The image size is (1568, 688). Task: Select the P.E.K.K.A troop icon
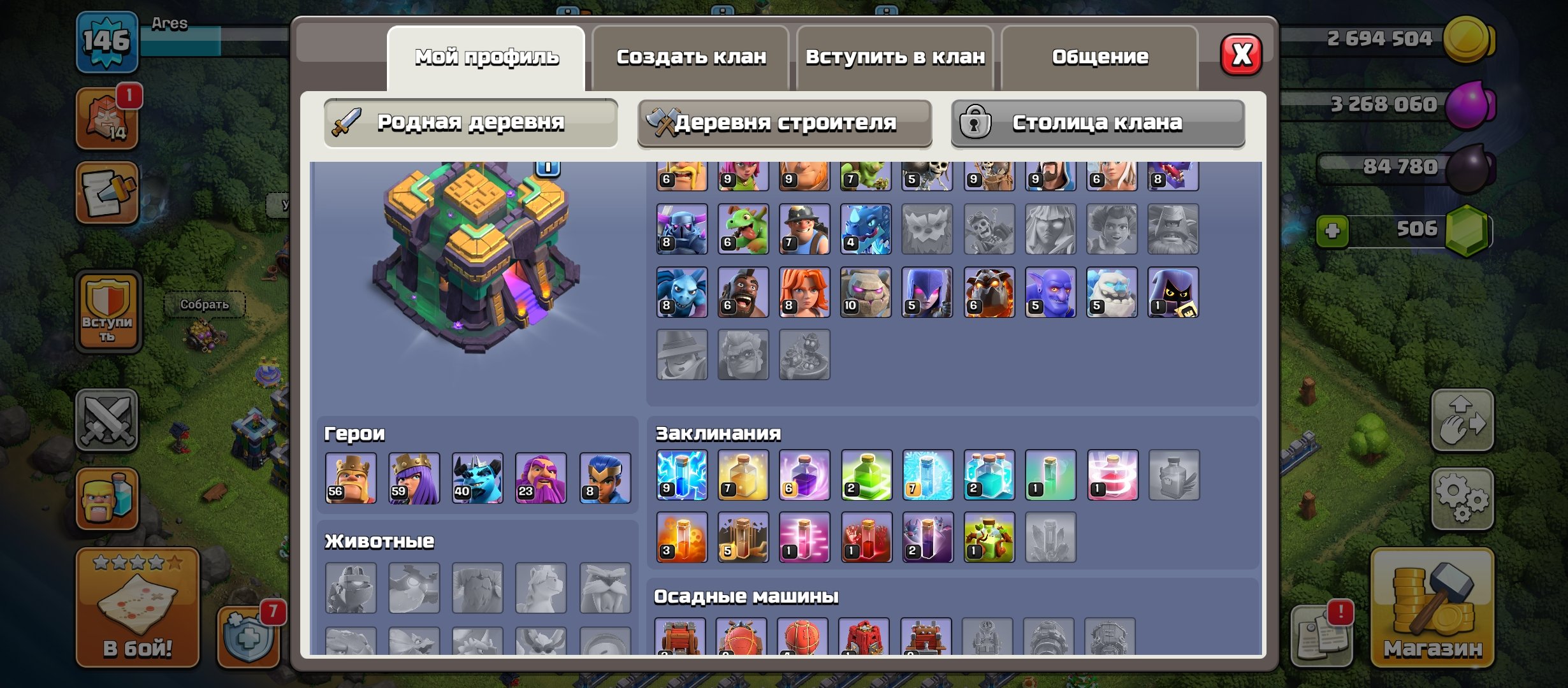(x=681, y=229)
